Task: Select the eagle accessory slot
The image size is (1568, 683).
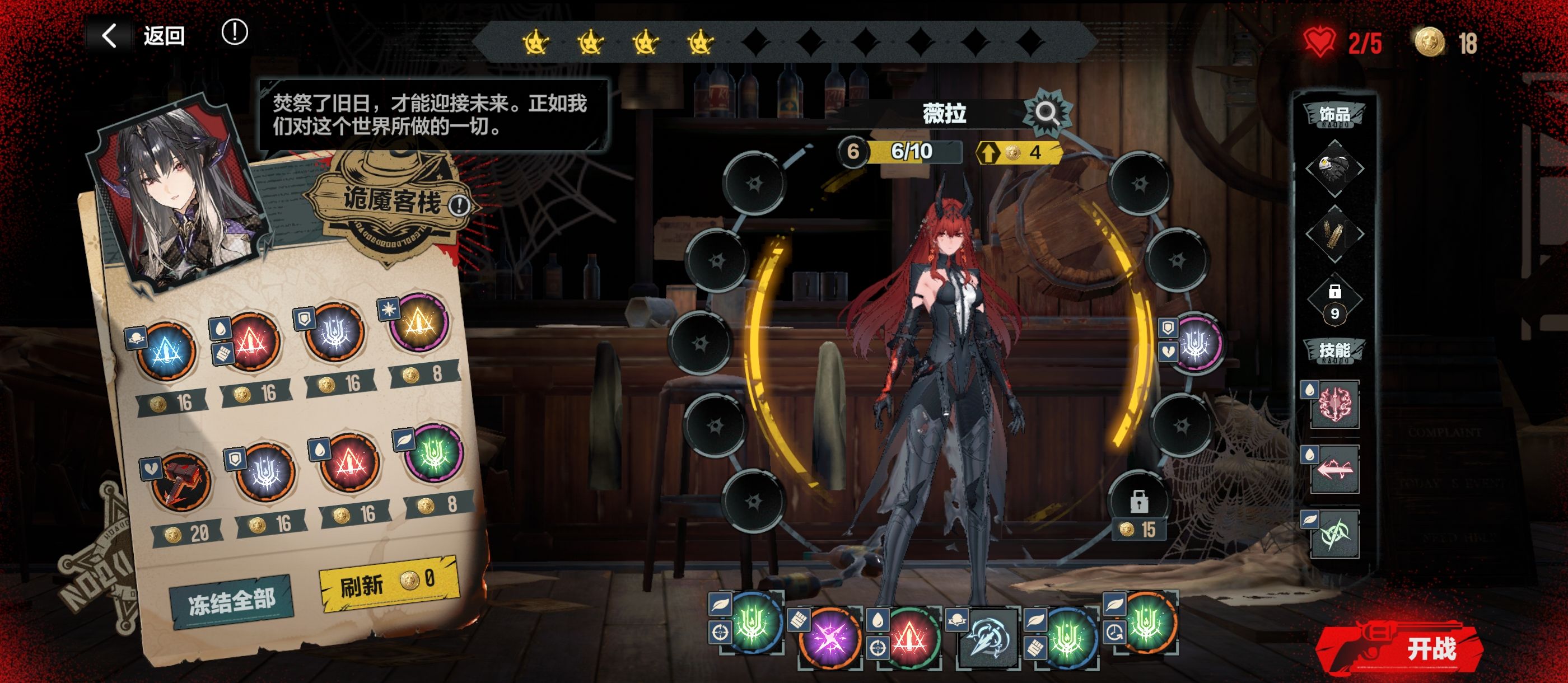Action: [x=1334, y=168]
